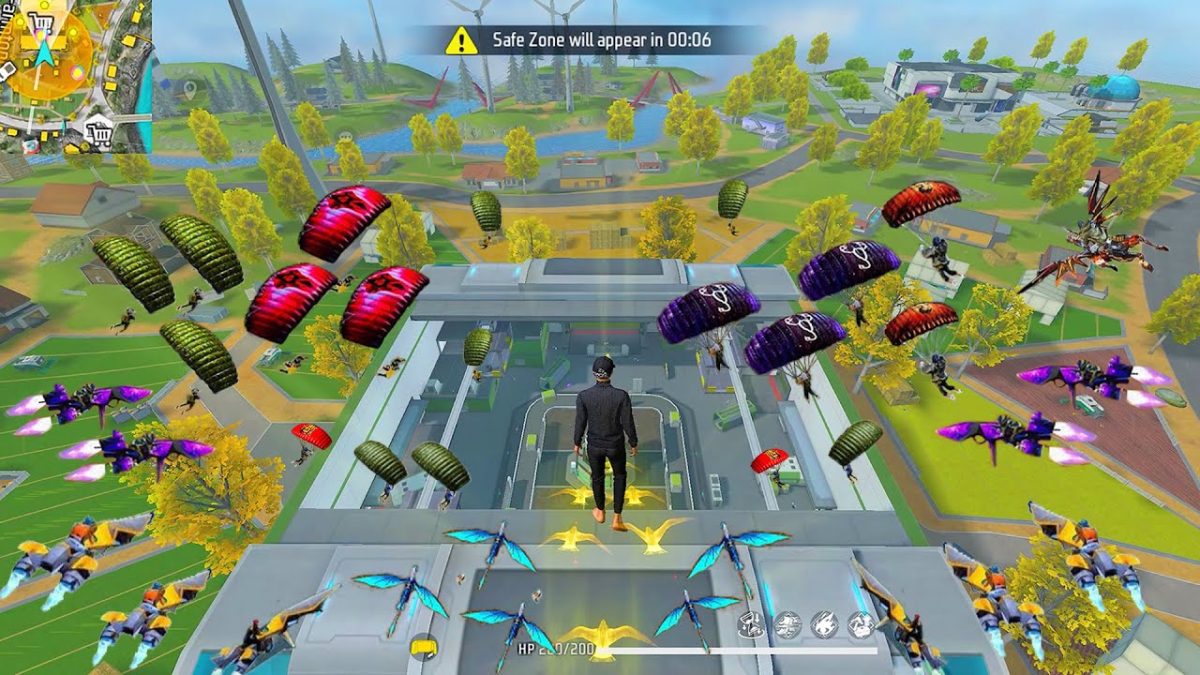Select the shop cart marker on the white hexagon
The width and height of the screenshot is (1200, 675).
coord(98,130)
